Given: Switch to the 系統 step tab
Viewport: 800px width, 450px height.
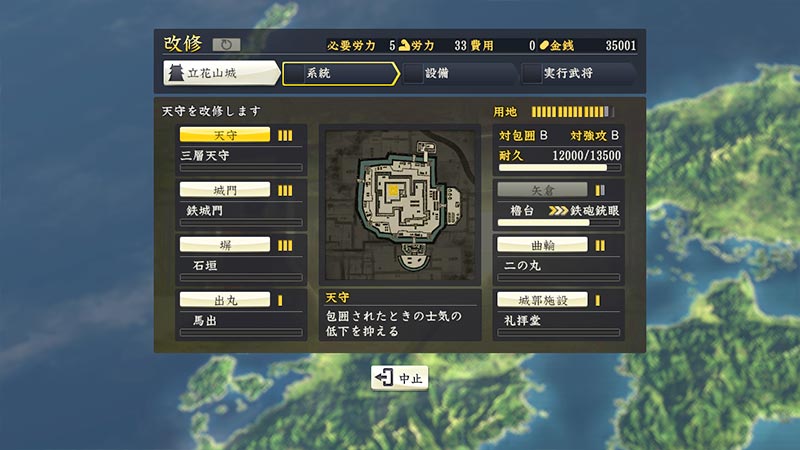Looking at the screenshot, I should 340,74.
